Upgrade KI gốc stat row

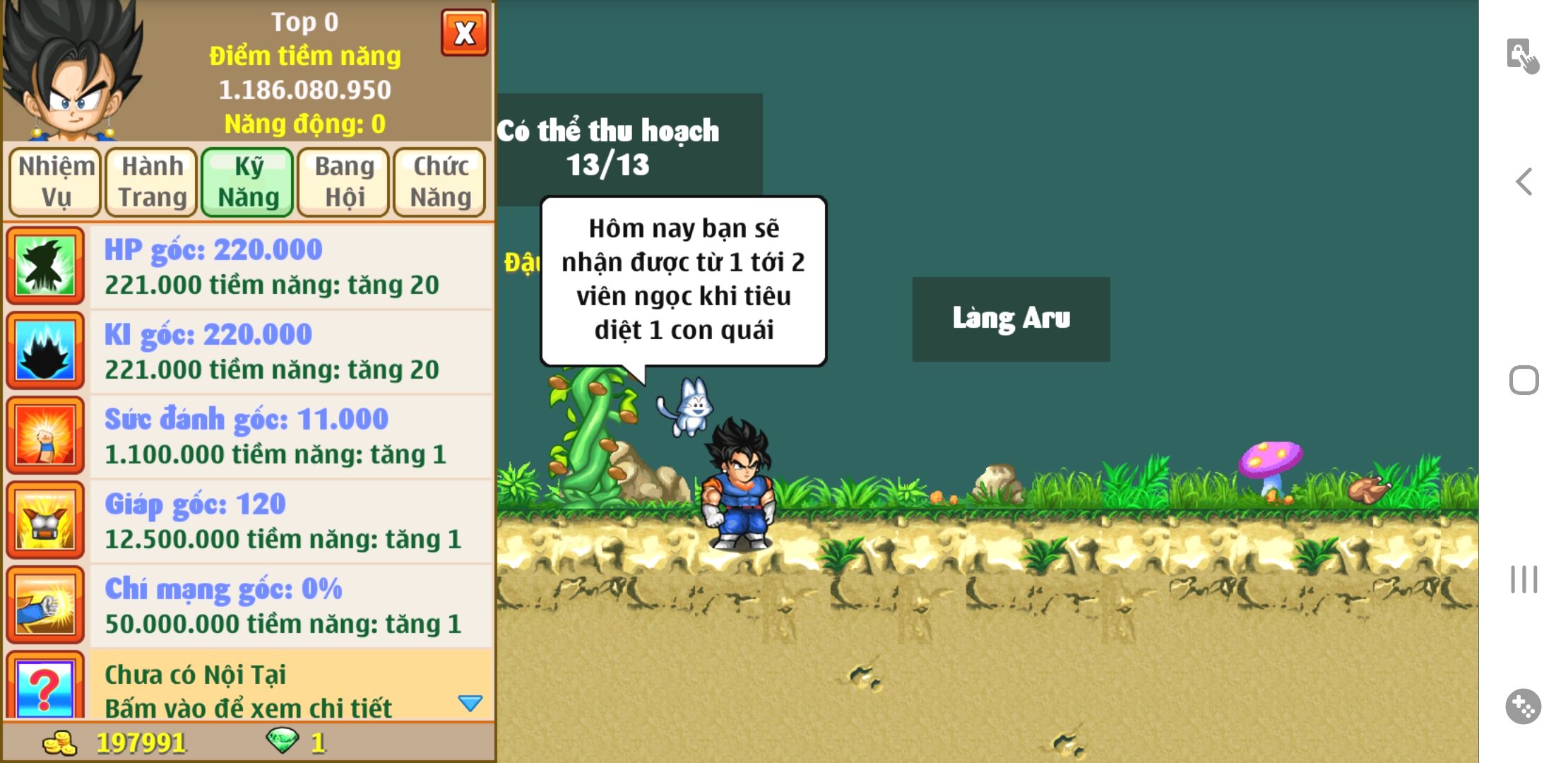click(290, 351)
